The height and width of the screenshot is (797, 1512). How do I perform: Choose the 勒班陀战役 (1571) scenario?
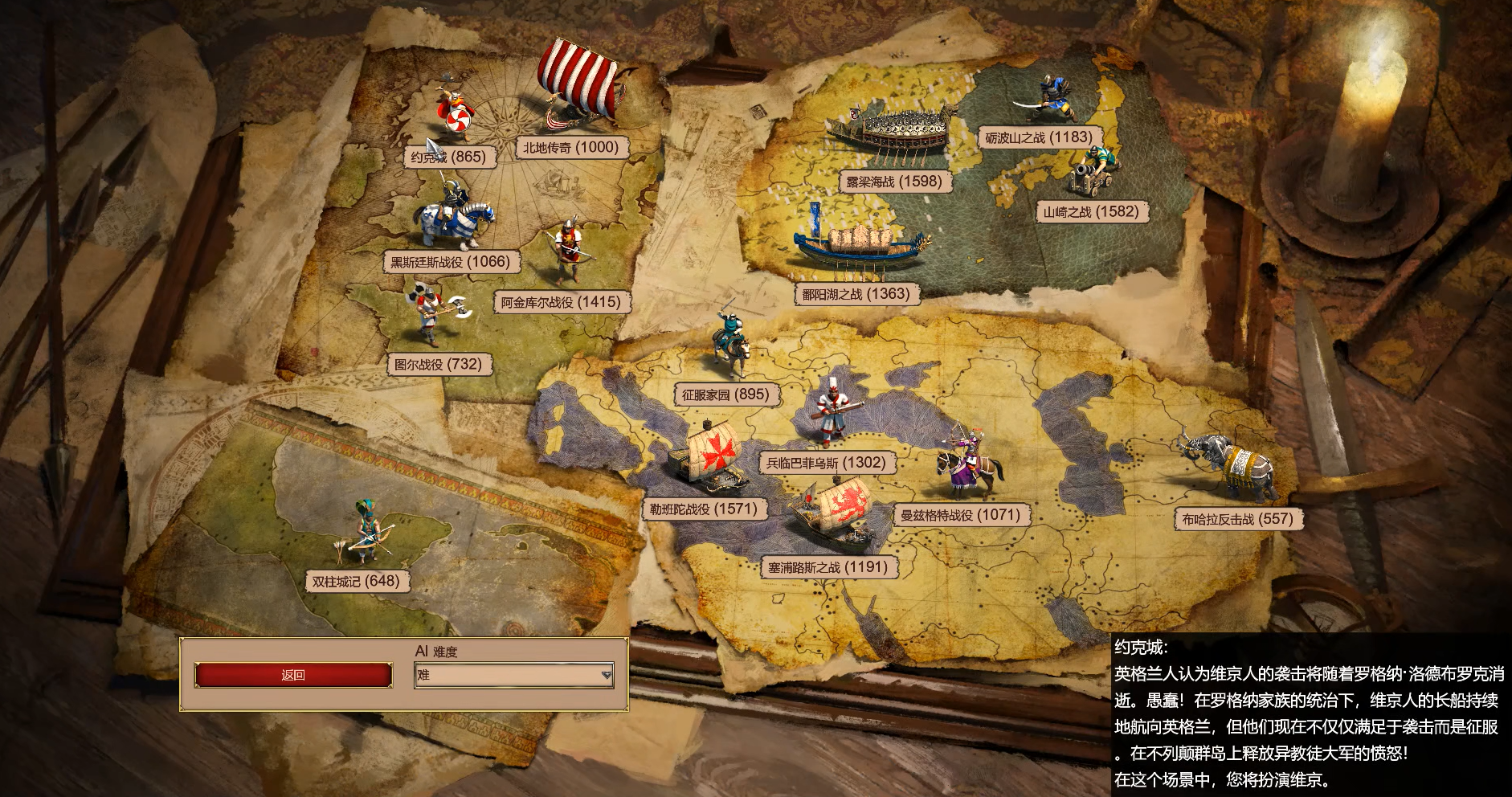(703, 509)
